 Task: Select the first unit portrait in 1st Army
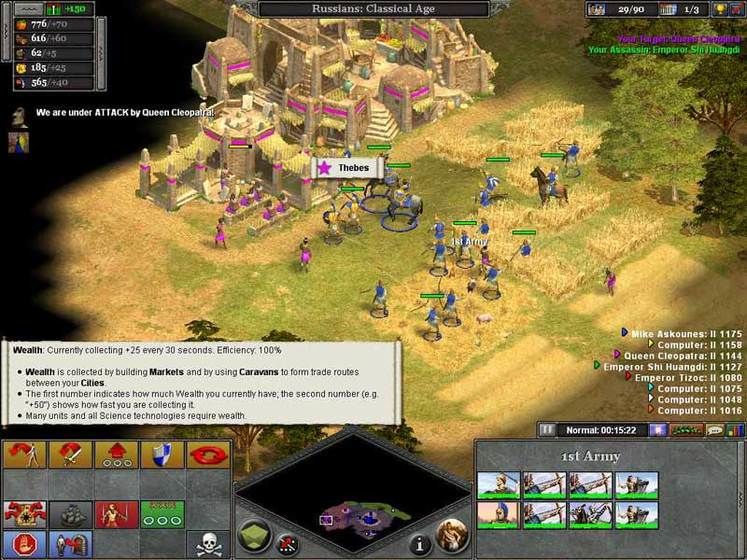[498, 485]
